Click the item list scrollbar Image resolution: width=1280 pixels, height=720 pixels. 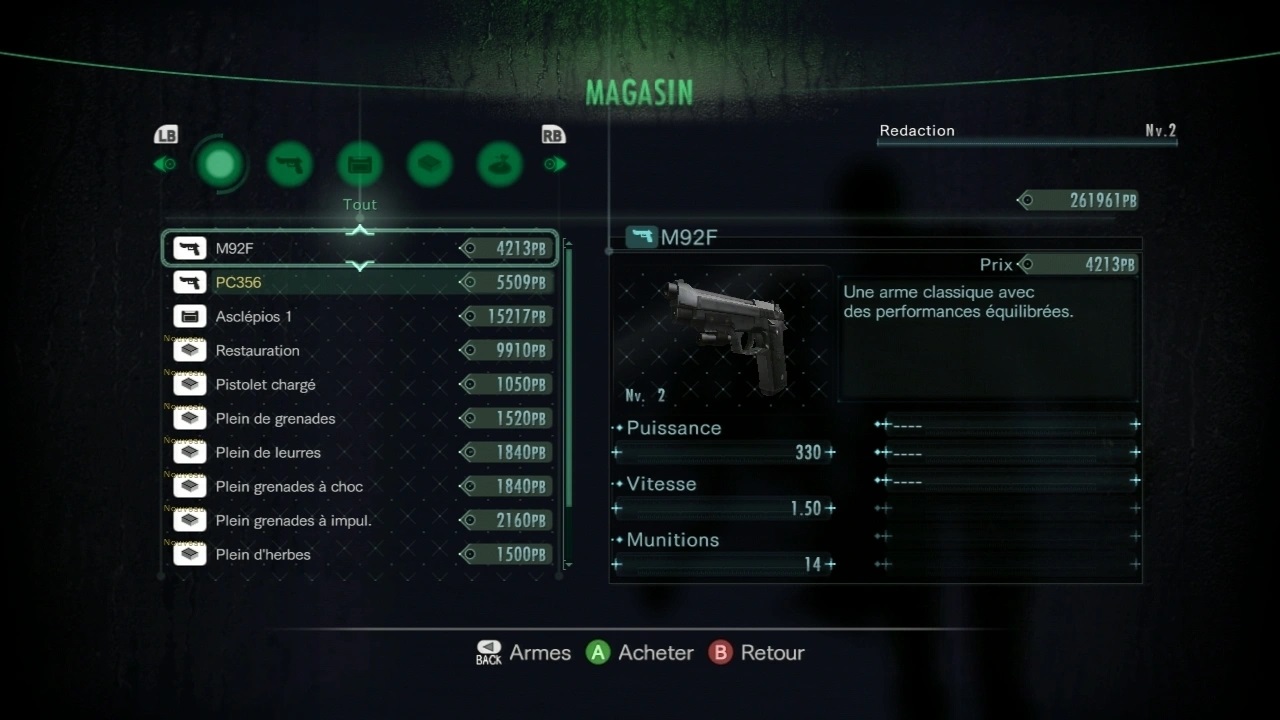(569, 380)
